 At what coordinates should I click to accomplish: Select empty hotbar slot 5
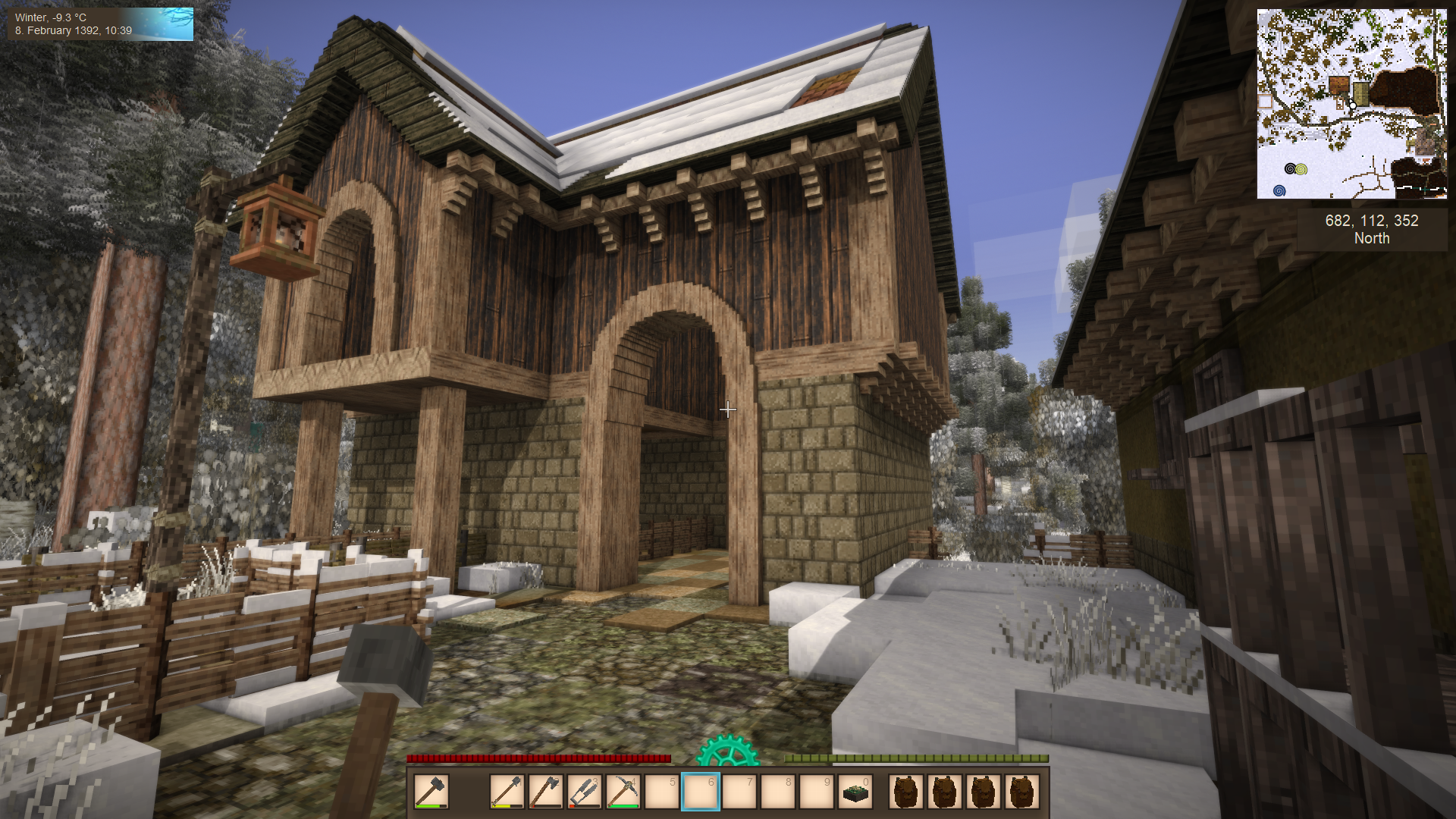click(662, 792)
